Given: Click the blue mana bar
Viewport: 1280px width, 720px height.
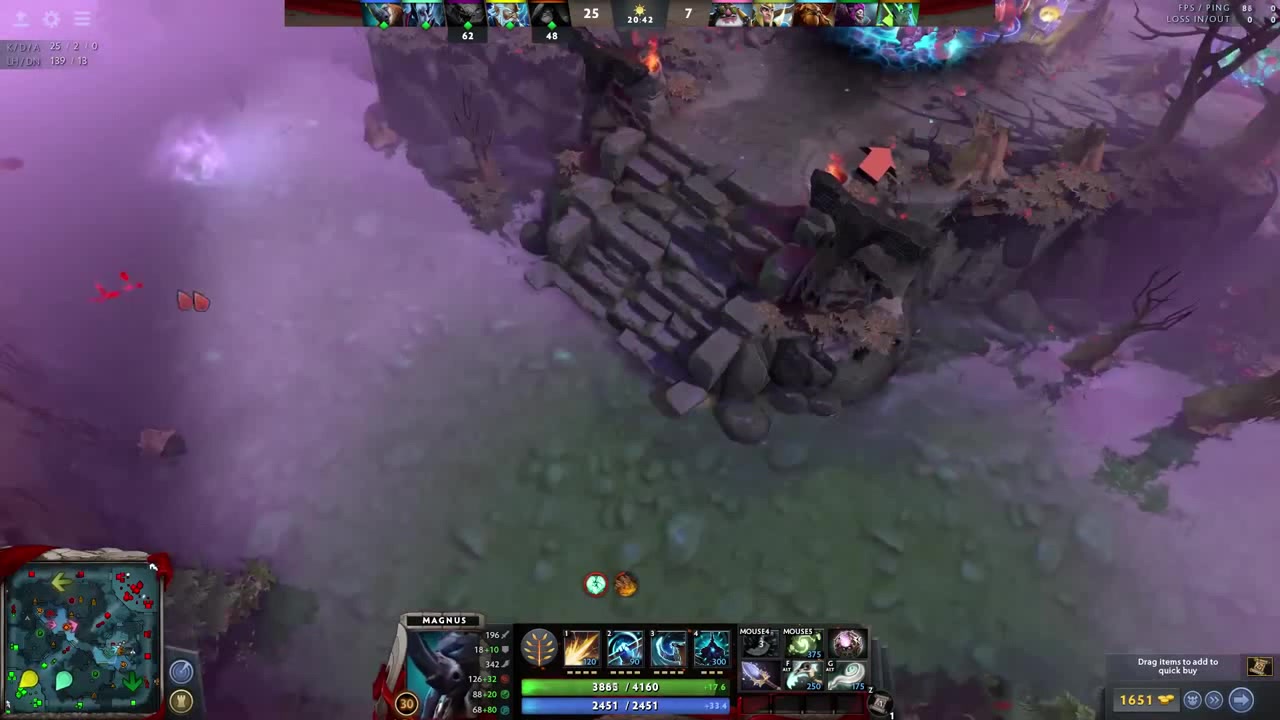Looking at the screenshot, I should coord(625,705).
